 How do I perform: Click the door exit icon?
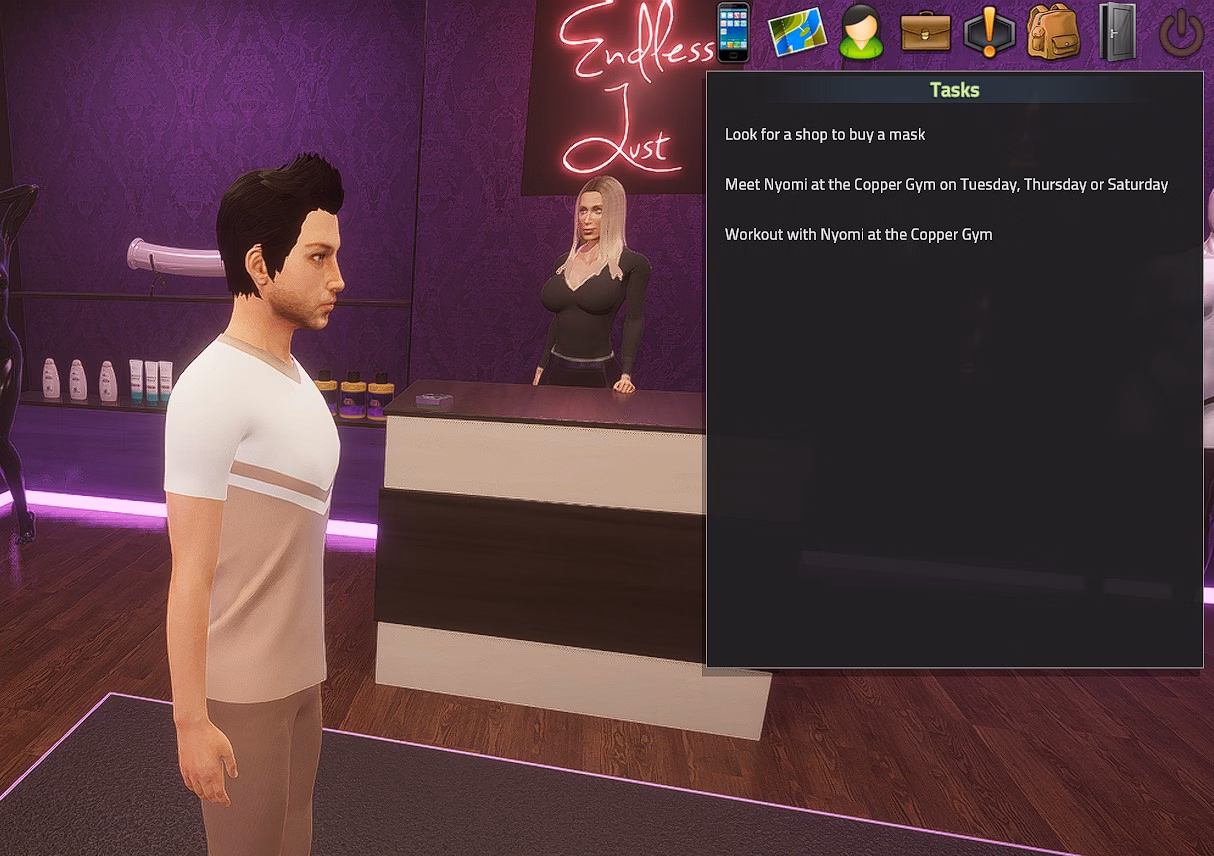point(1117,33)
